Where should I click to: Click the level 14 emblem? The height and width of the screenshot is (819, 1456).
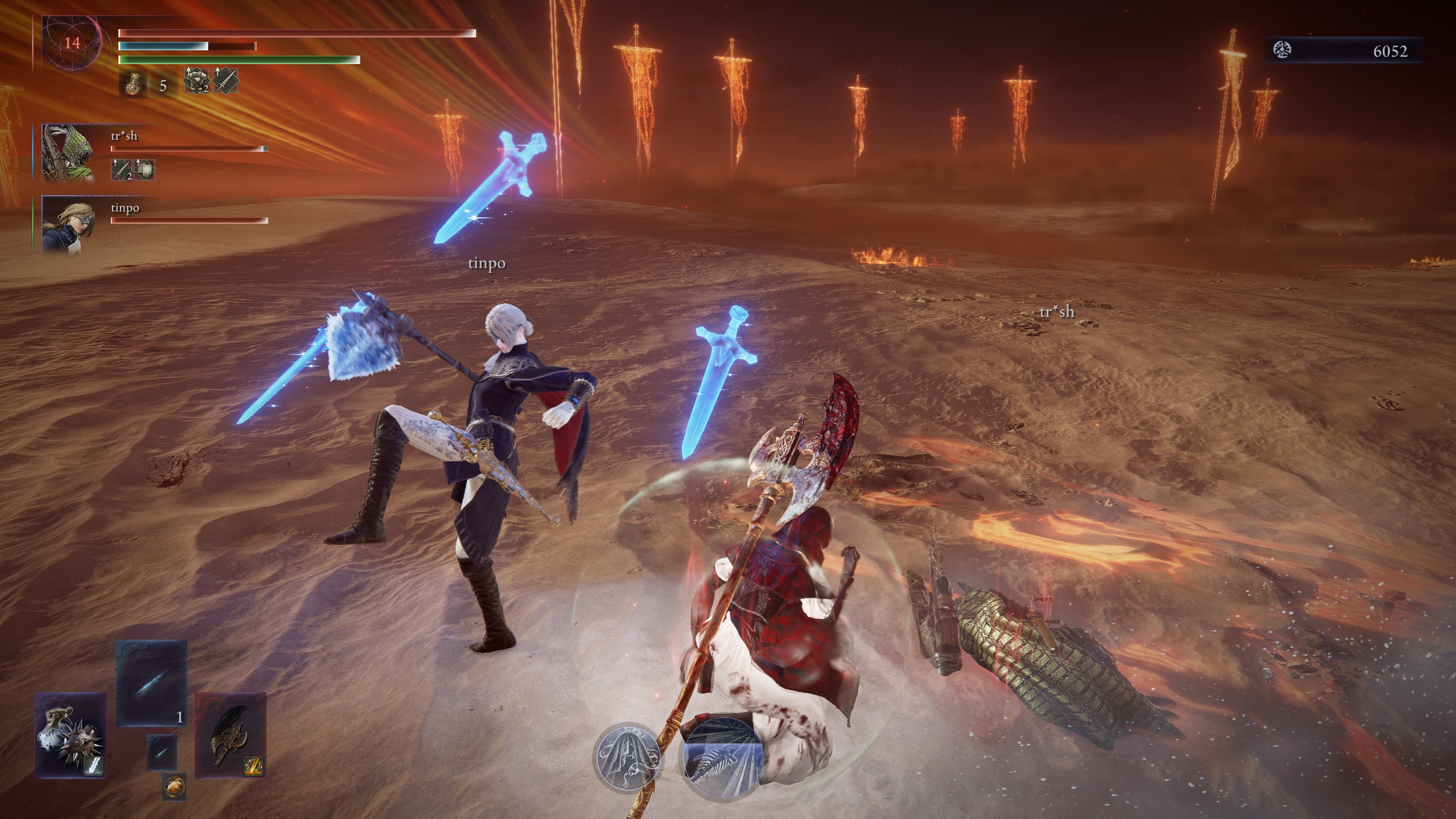click(72, 43)
